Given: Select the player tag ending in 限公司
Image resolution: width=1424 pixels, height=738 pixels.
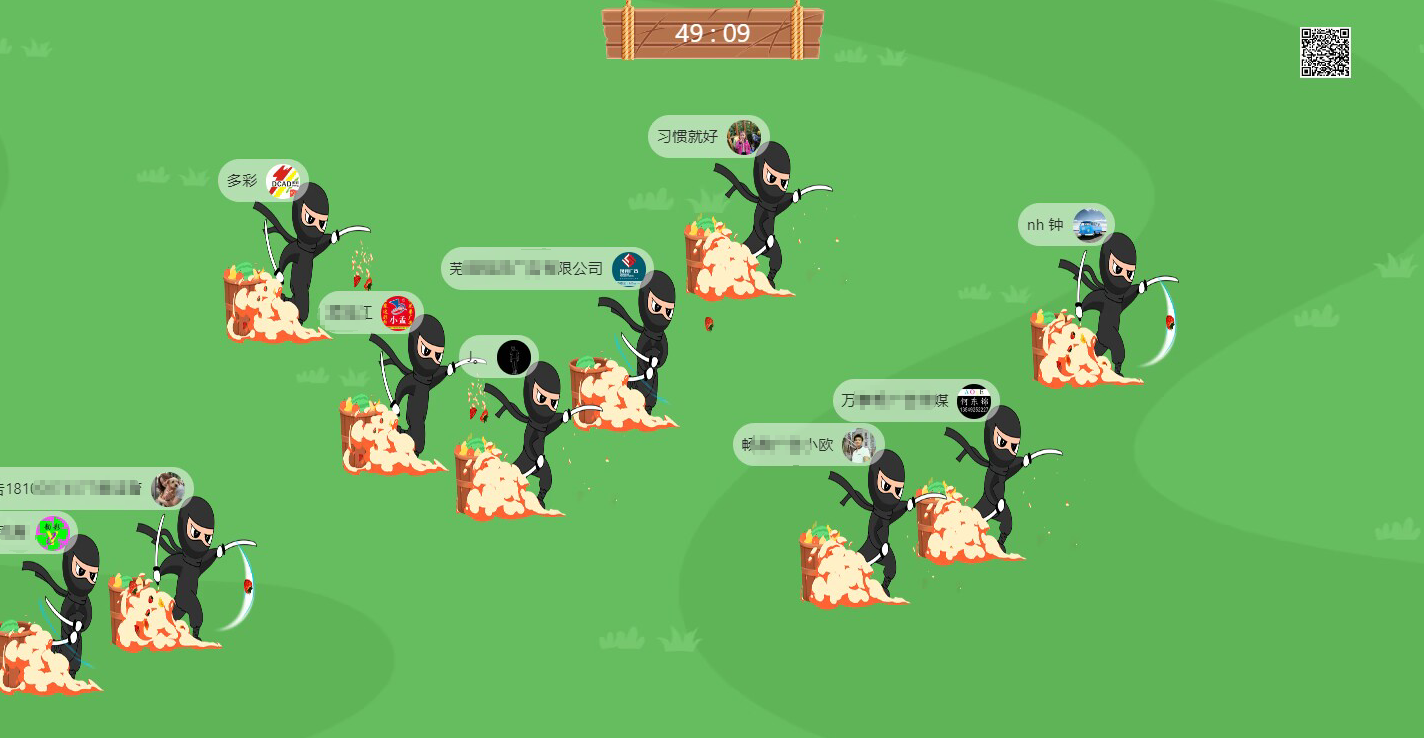Looking at the screenshot, I should click(546, 269).
